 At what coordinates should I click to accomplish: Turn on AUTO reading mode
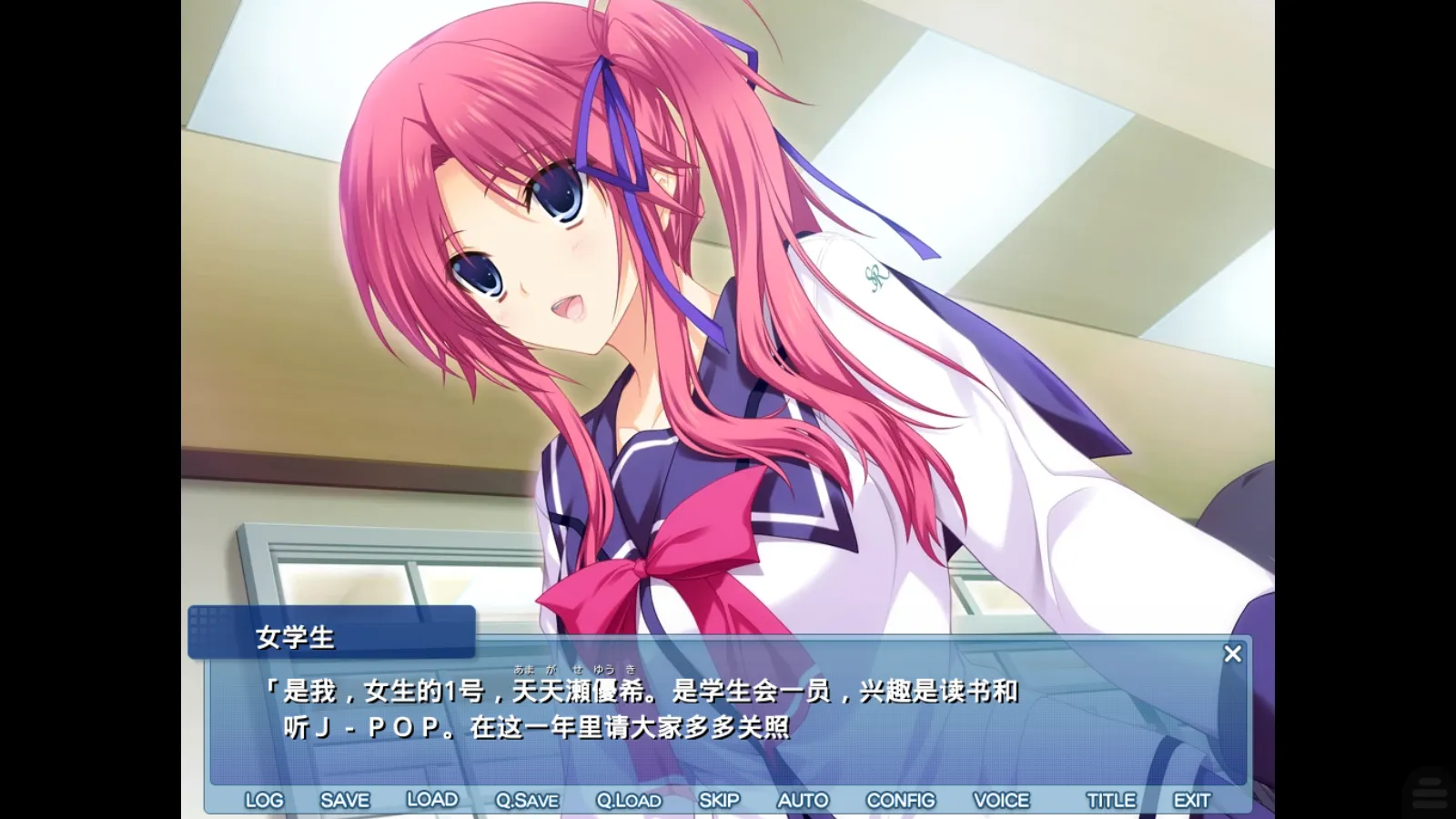tap(803, 799)
